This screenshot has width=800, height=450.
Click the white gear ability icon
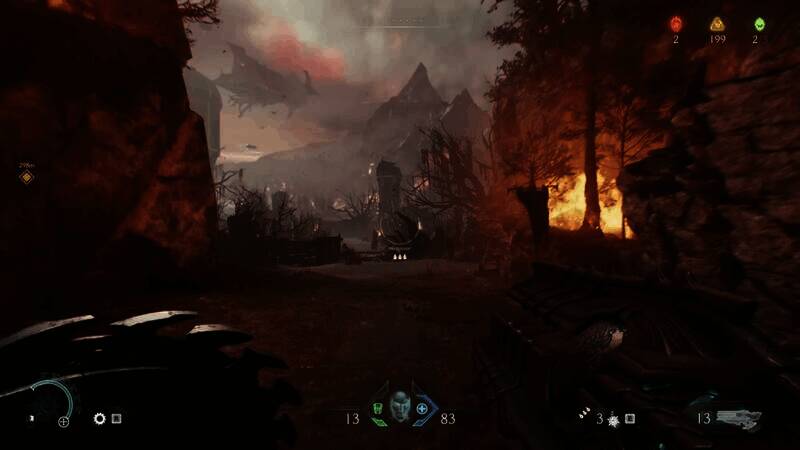(x=100, y=419)
